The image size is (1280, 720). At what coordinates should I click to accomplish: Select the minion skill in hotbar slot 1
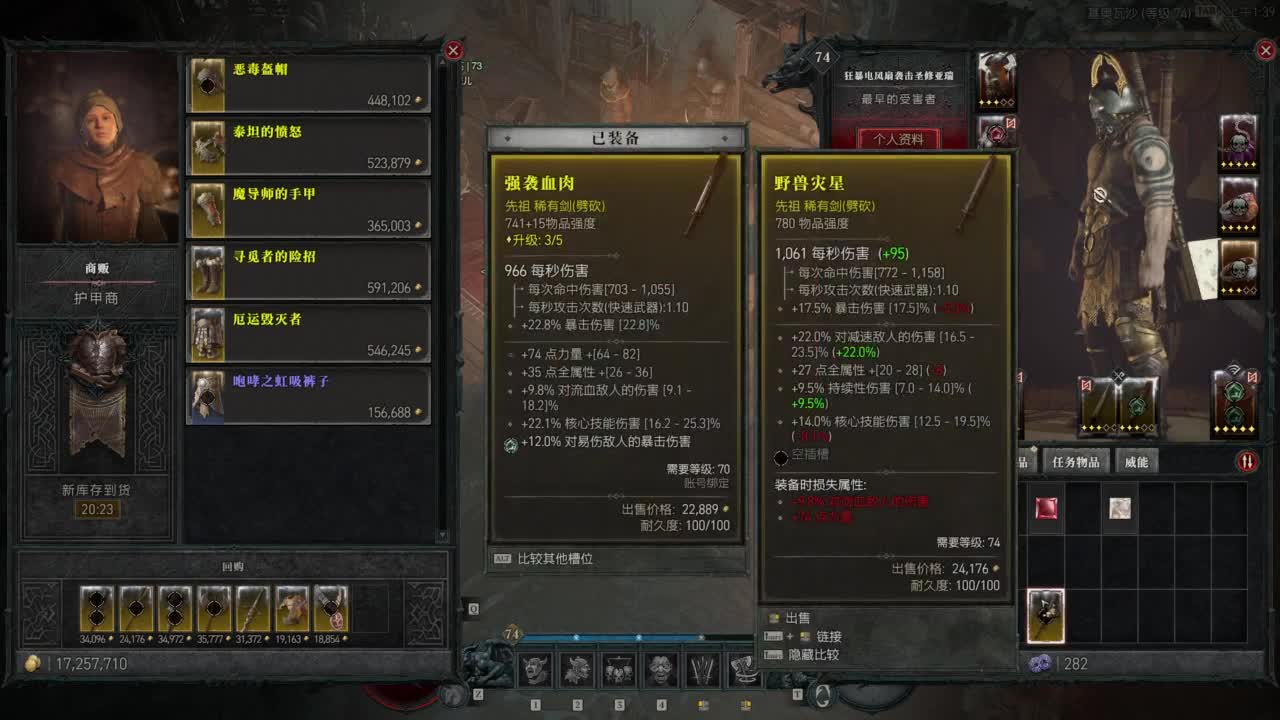[536, 670]
